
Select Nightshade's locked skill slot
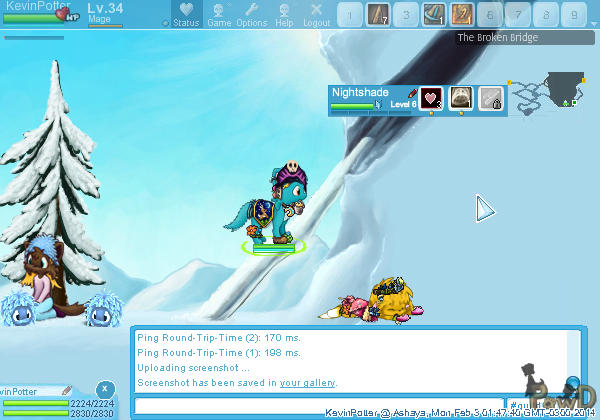(489, 98)
